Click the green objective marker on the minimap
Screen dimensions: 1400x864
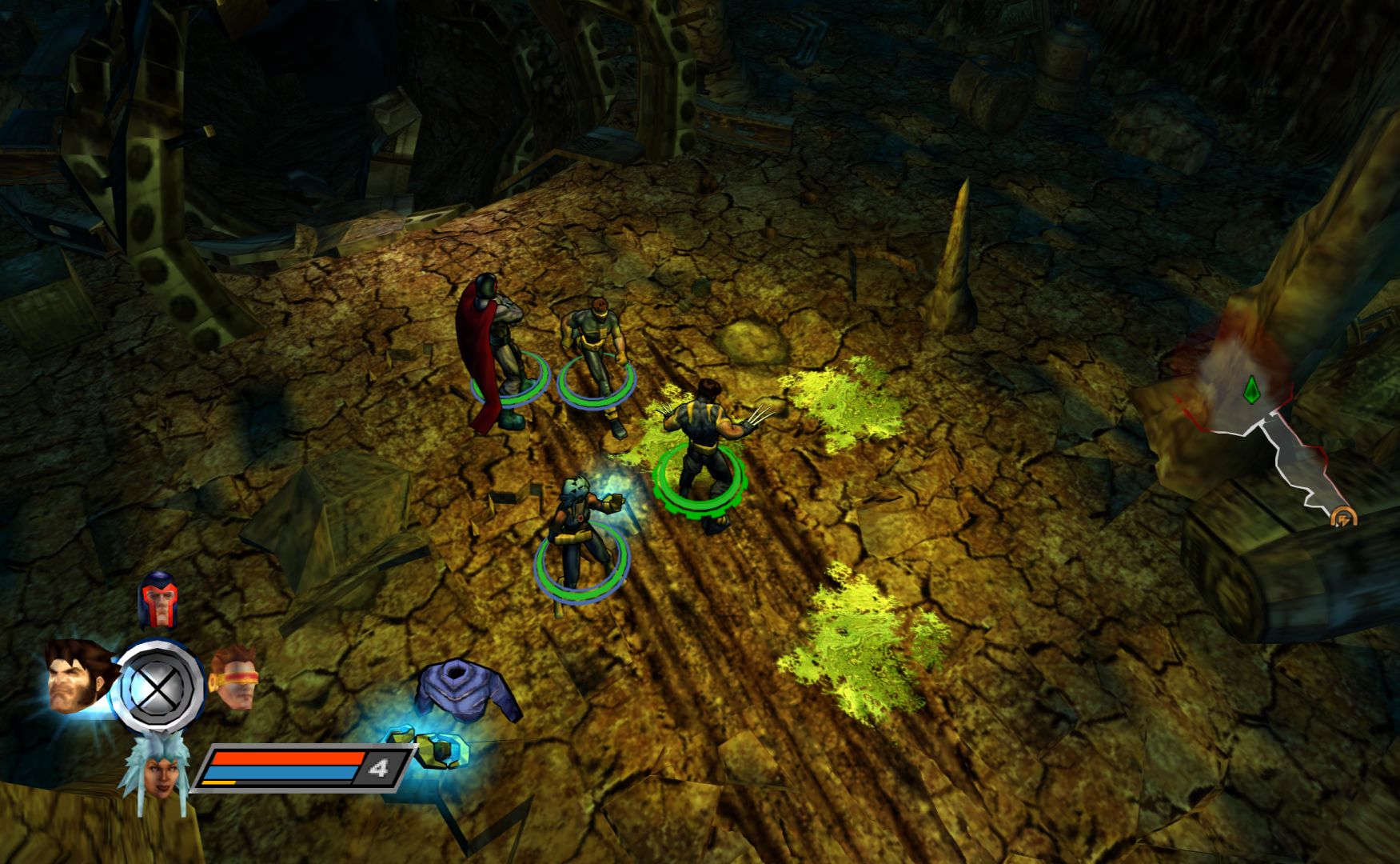(x=1251, y=390)
